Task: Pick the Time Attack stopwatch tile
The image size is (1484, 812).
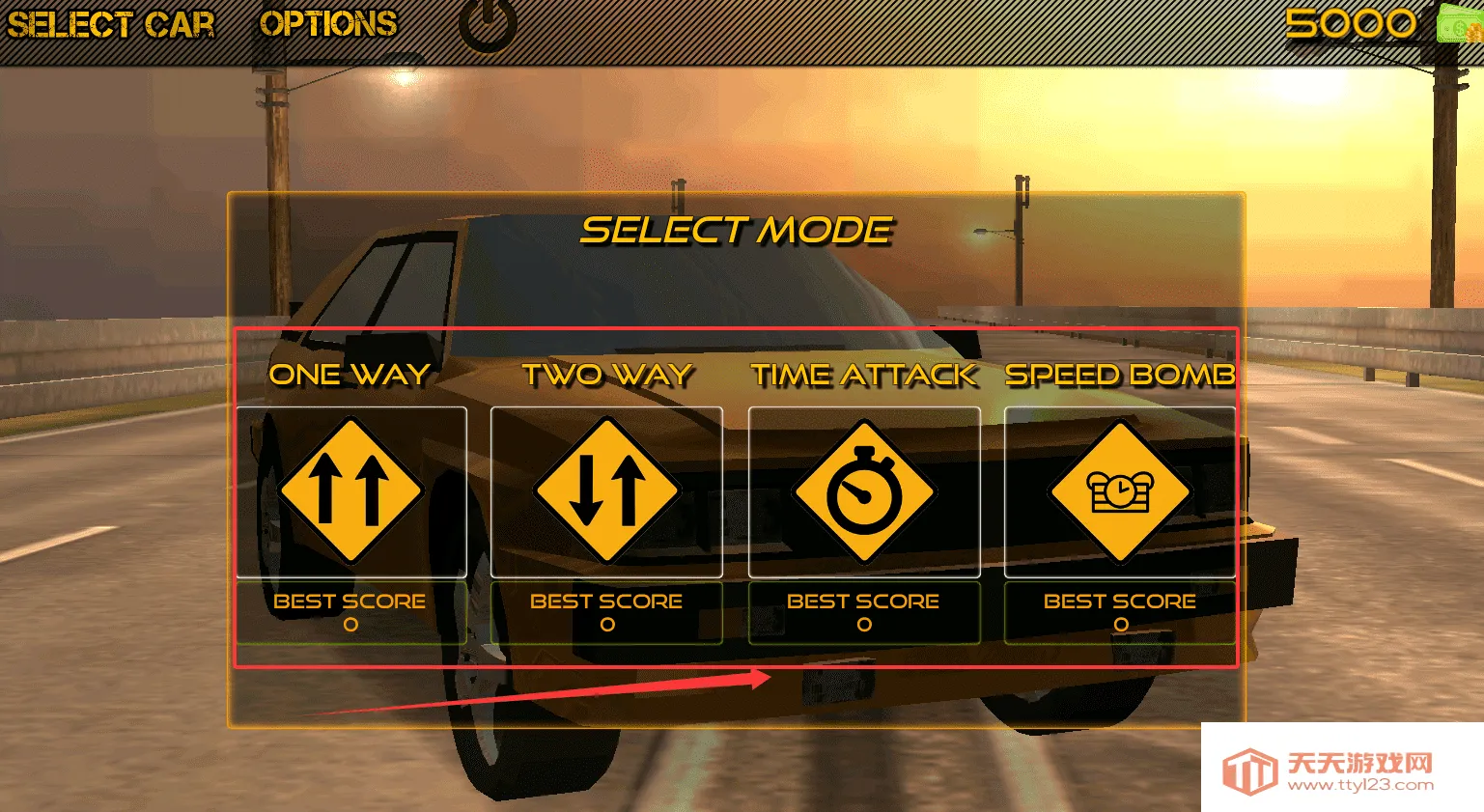Action: point(864,491)
